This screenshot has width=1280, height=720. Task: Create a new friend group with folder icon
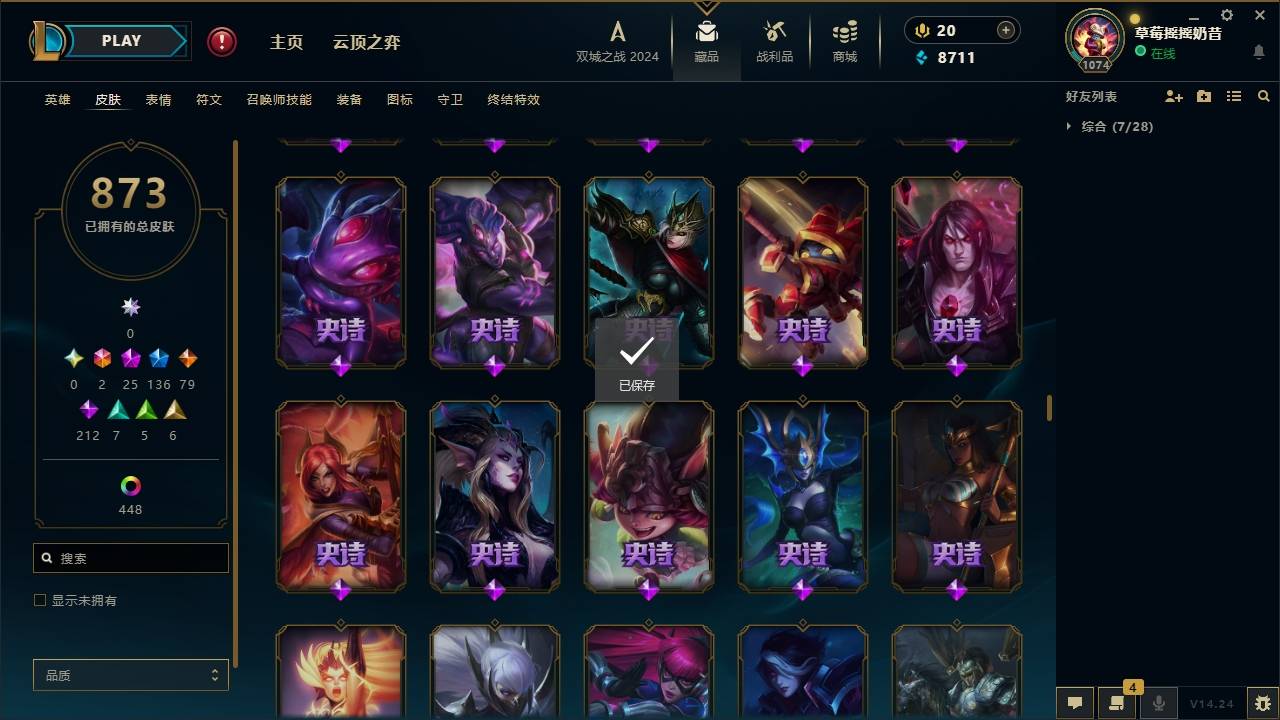coord(1204,96)
